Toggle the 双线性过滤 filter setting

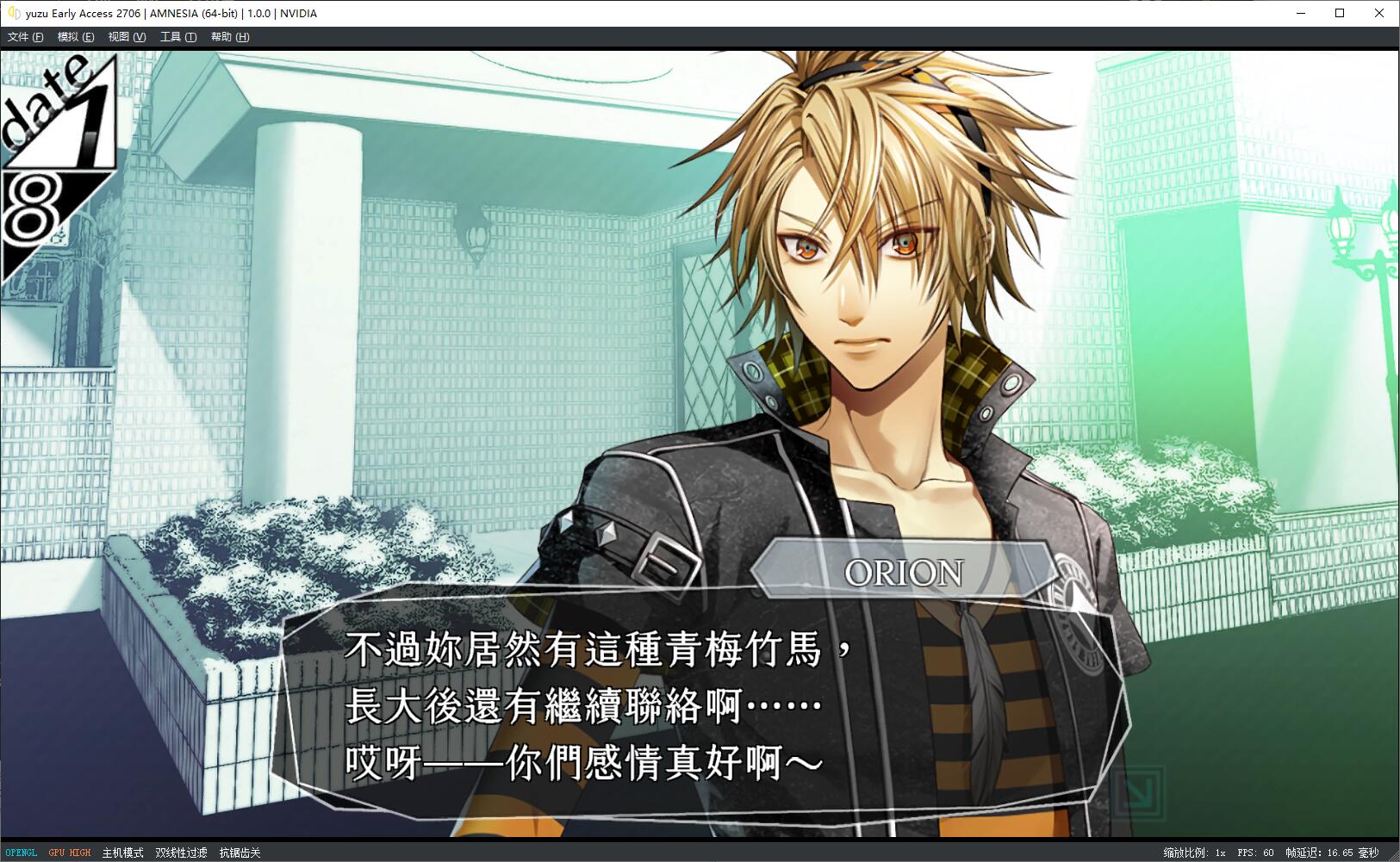181,852
